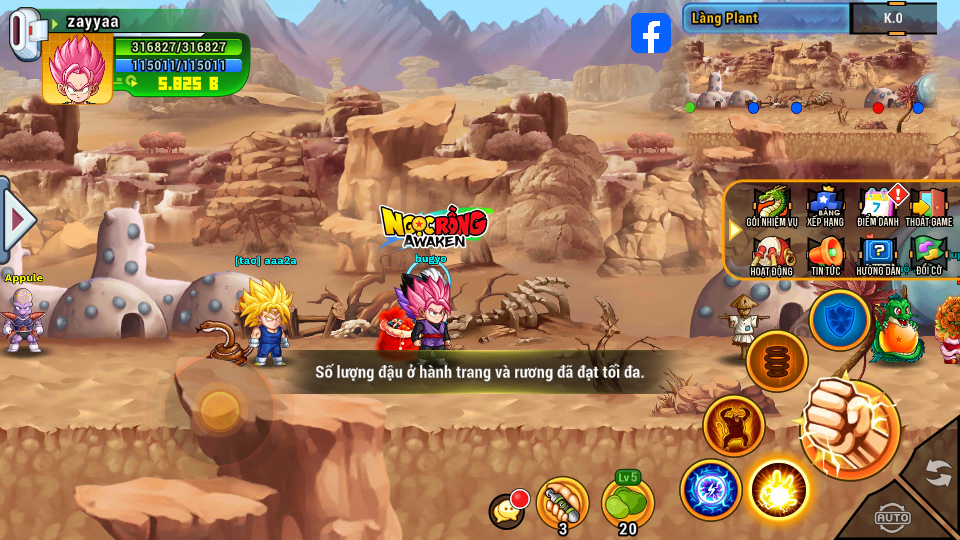The width and height of the screenshot is (960, 540).
Task: Open the Hướng Dẫn guide book
Action: (878, 253)
